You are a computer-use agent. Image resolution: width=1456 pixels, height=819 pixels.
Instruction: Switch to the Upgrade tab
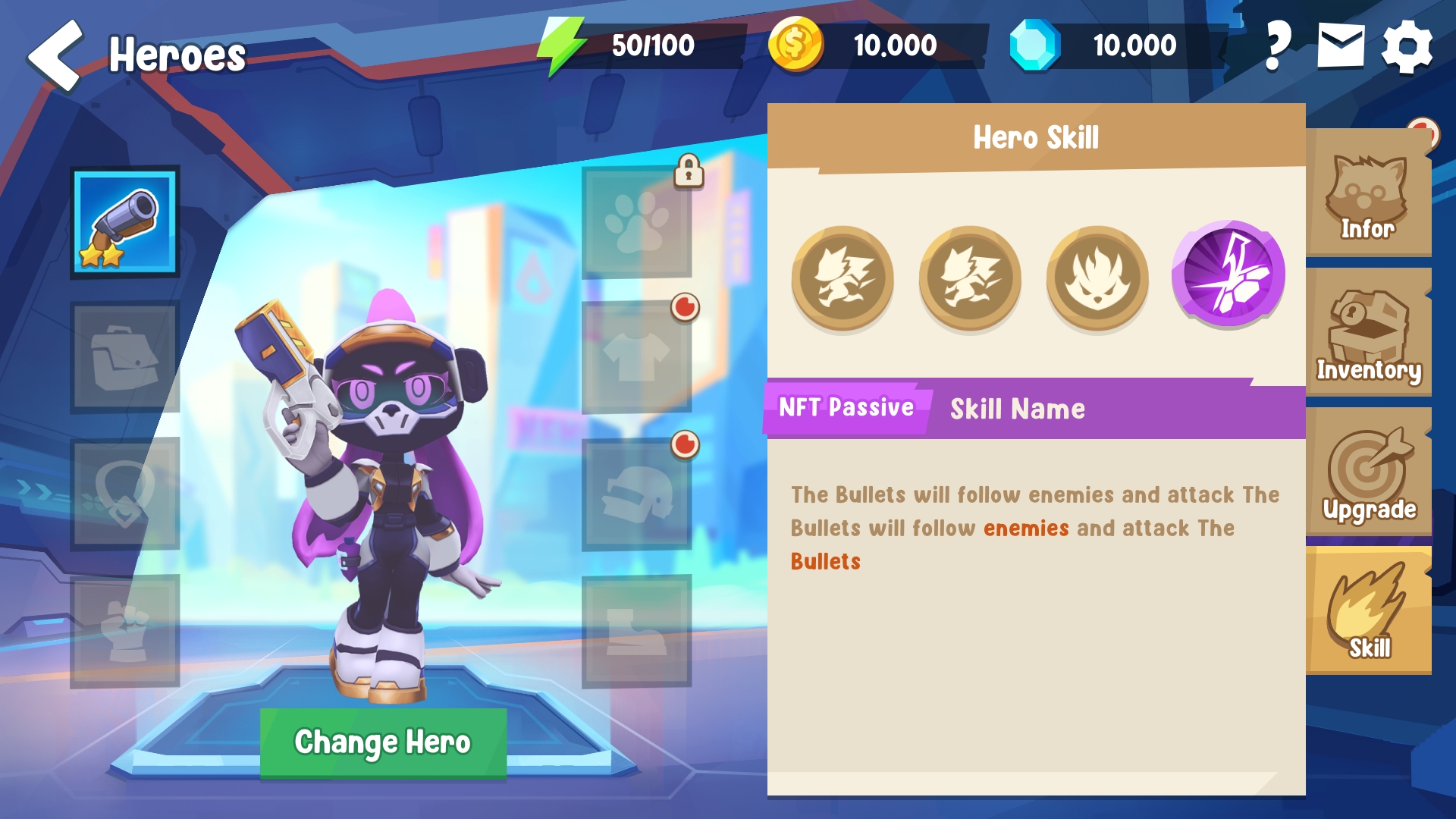point(1368,472)
